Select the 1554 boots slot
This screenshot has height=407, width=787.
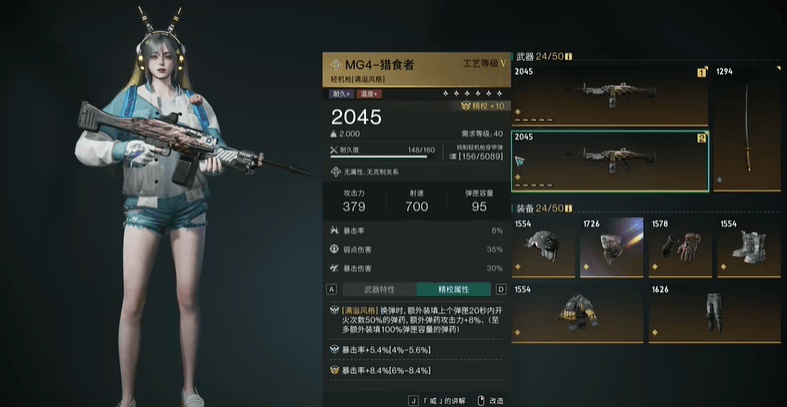748,247
